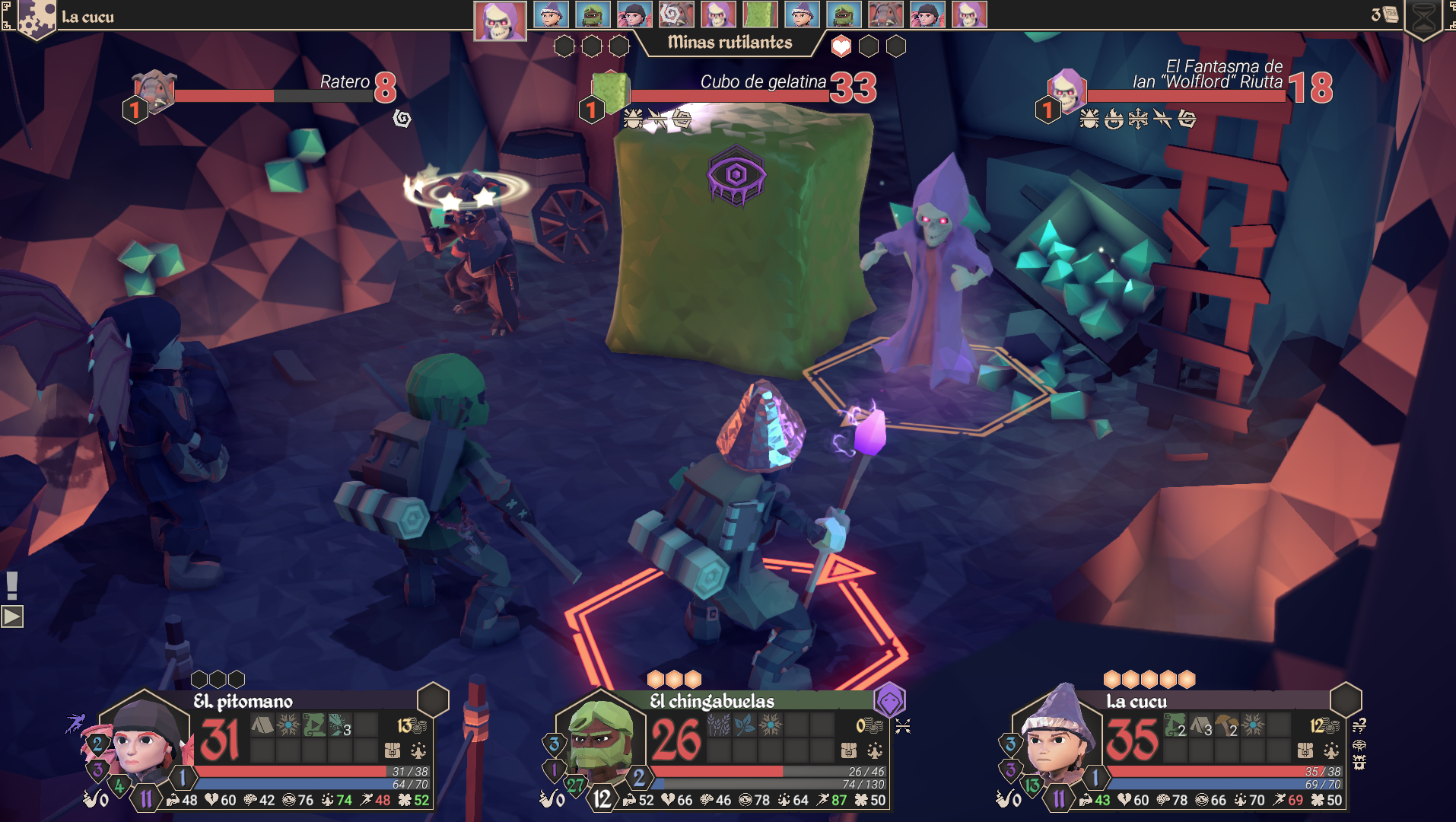The height and width of the screenshot is (822, 1456).
Task: Use La cucu's green scroll item
Action: click(x=1175, y=725)
